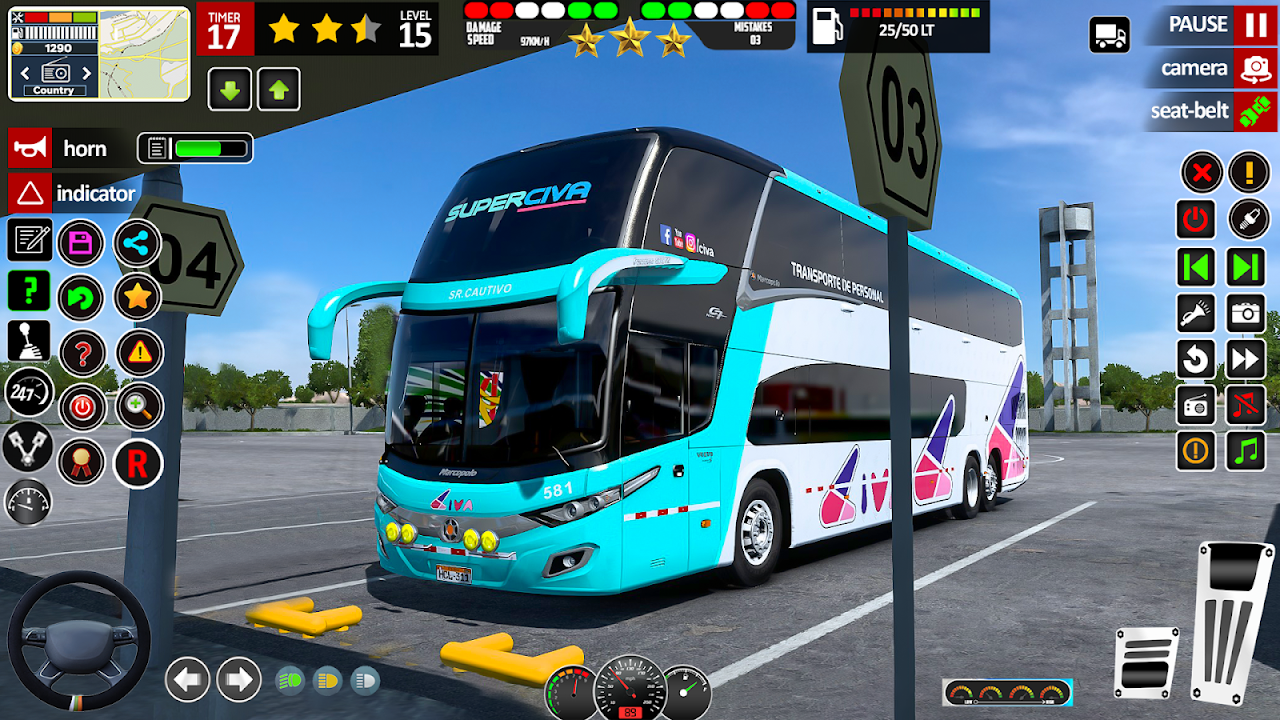This screenshot has height=720, width=1280.
Task: Tap the pink floppy disk save icon
Action: [81, 243]
